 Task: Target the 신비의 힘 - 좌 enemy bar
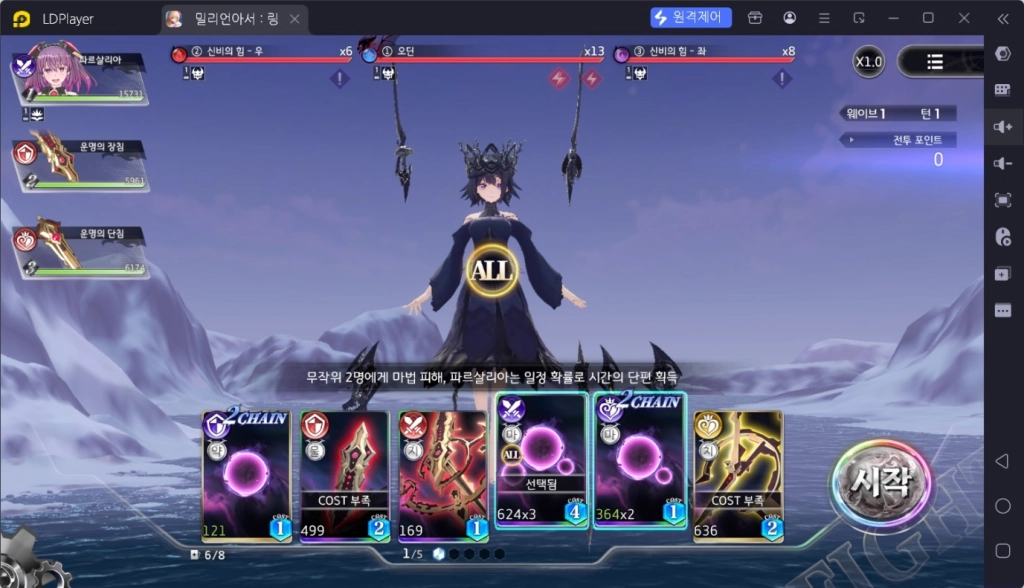tap(705, 58)
